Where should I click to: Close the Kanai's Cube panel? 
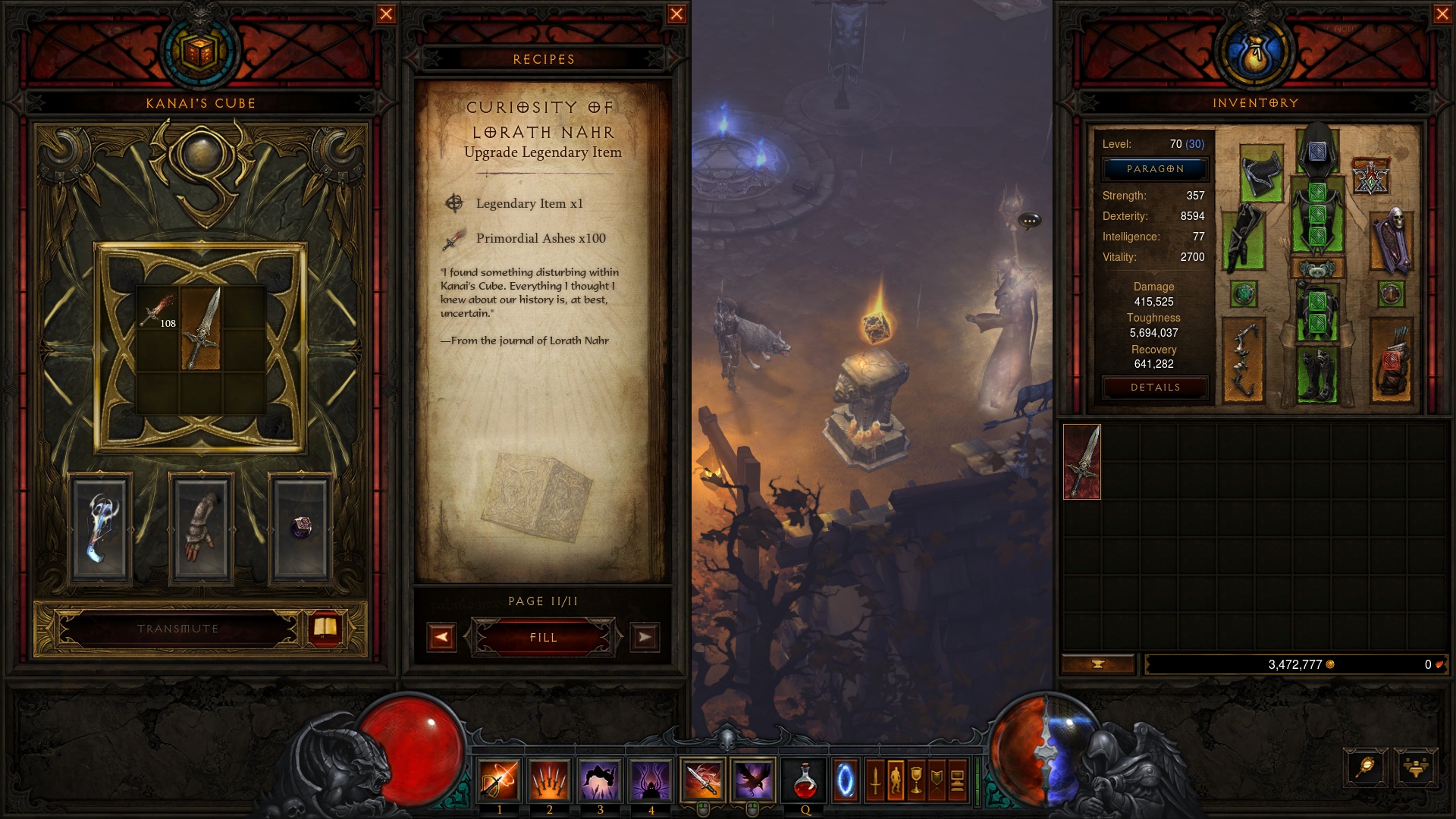[x=386, y=14]
